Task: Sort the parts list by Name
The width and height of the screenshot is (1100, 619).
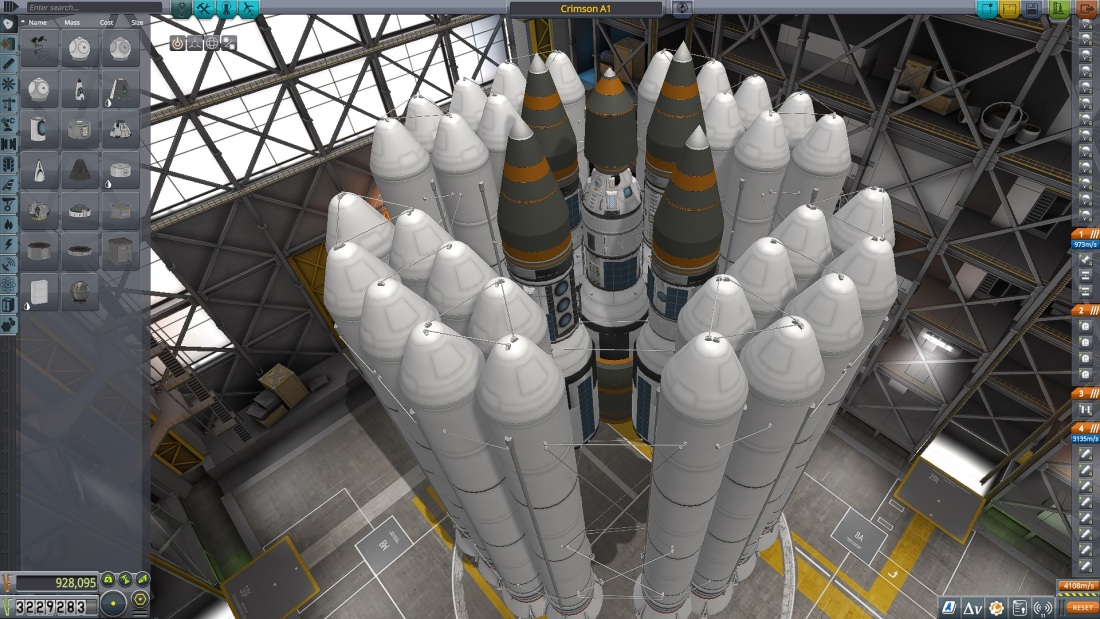Action: [x=38, y=21]
